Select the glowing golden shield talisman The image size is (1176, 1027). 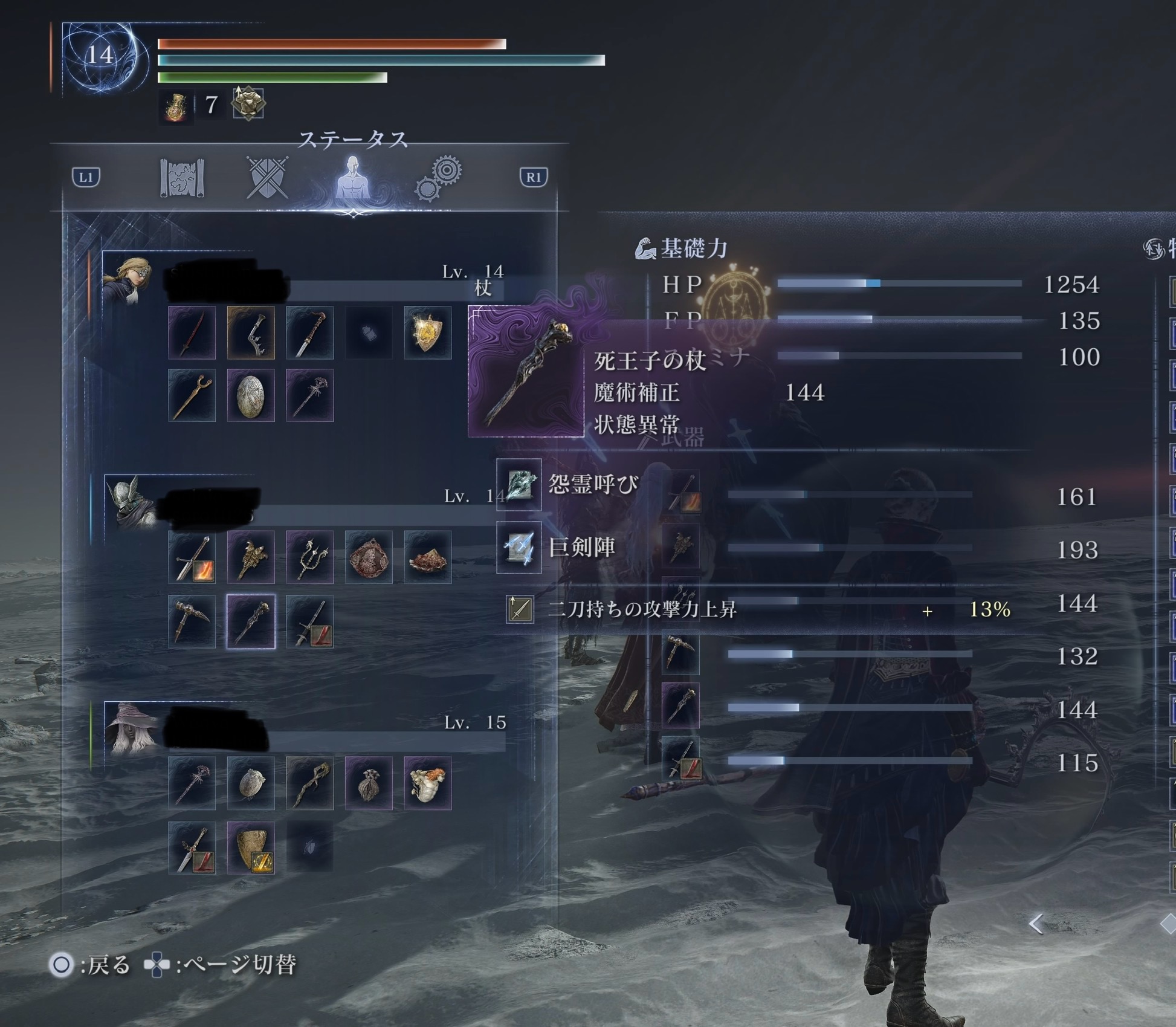point(428,333)
